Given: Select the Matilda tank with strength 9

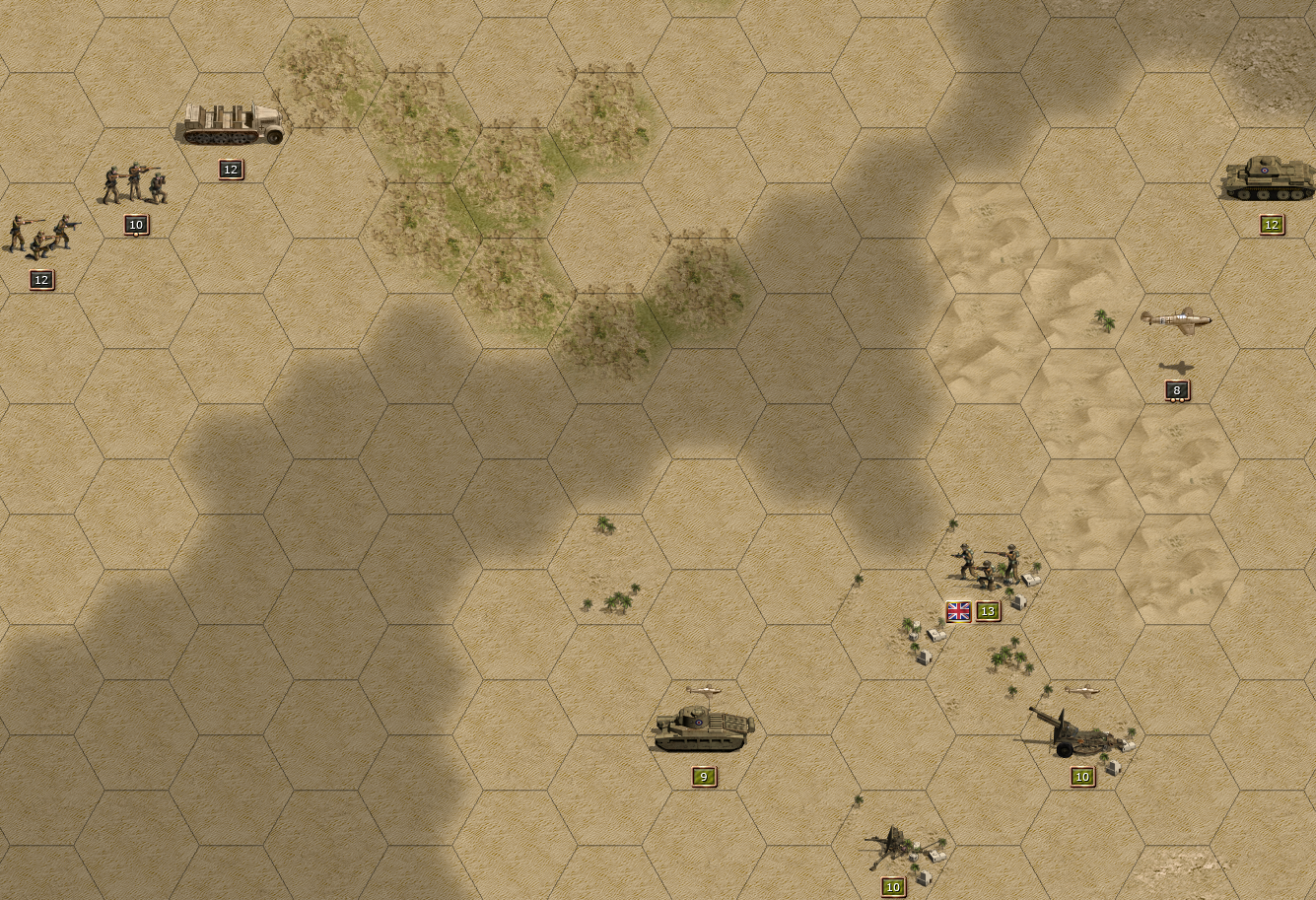Looking at the screenshot, I should [704, 729].
